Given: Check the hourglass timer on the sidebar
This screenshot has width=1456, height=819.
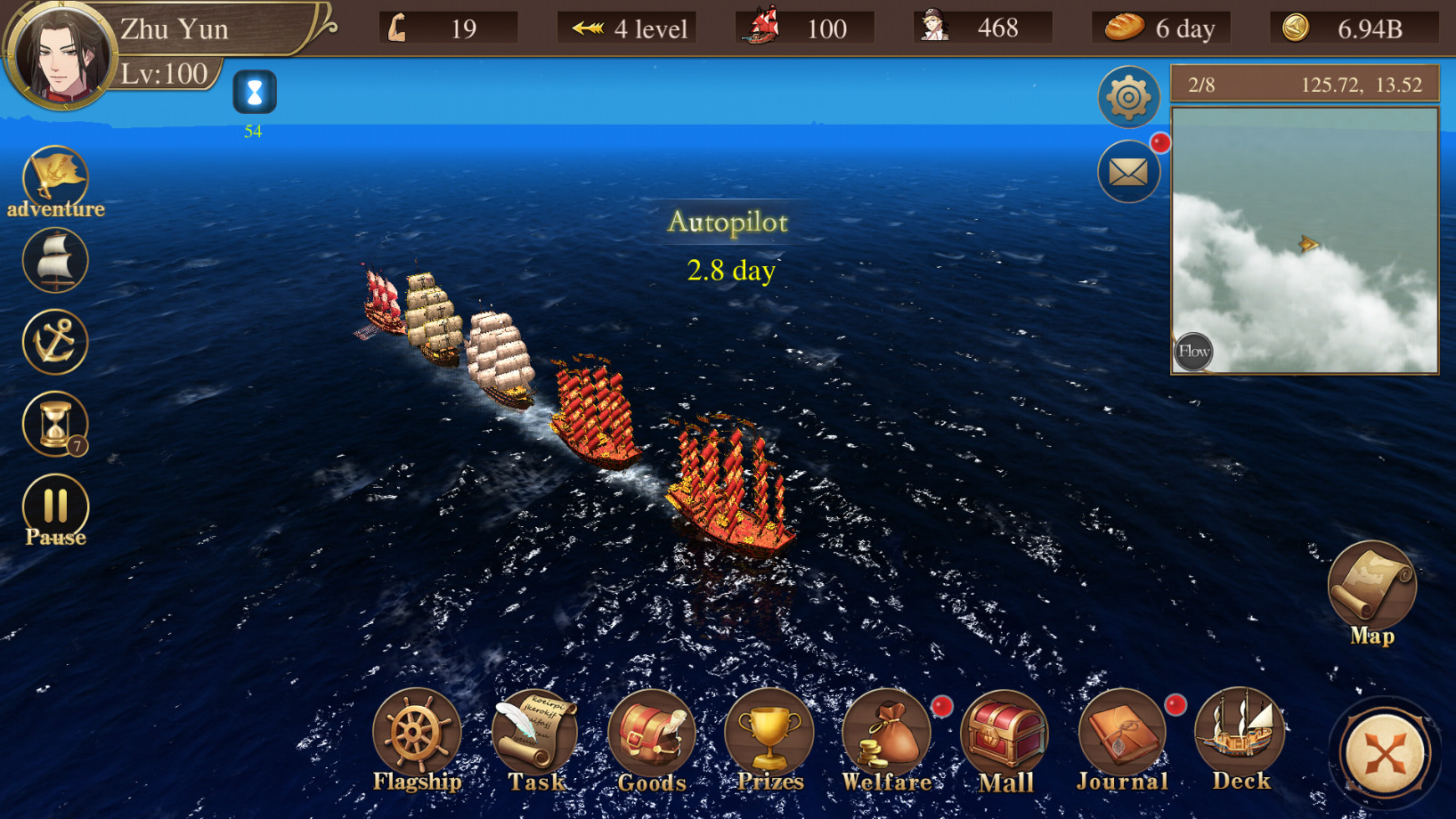Looking at the screenshot, I should (55, 425).
